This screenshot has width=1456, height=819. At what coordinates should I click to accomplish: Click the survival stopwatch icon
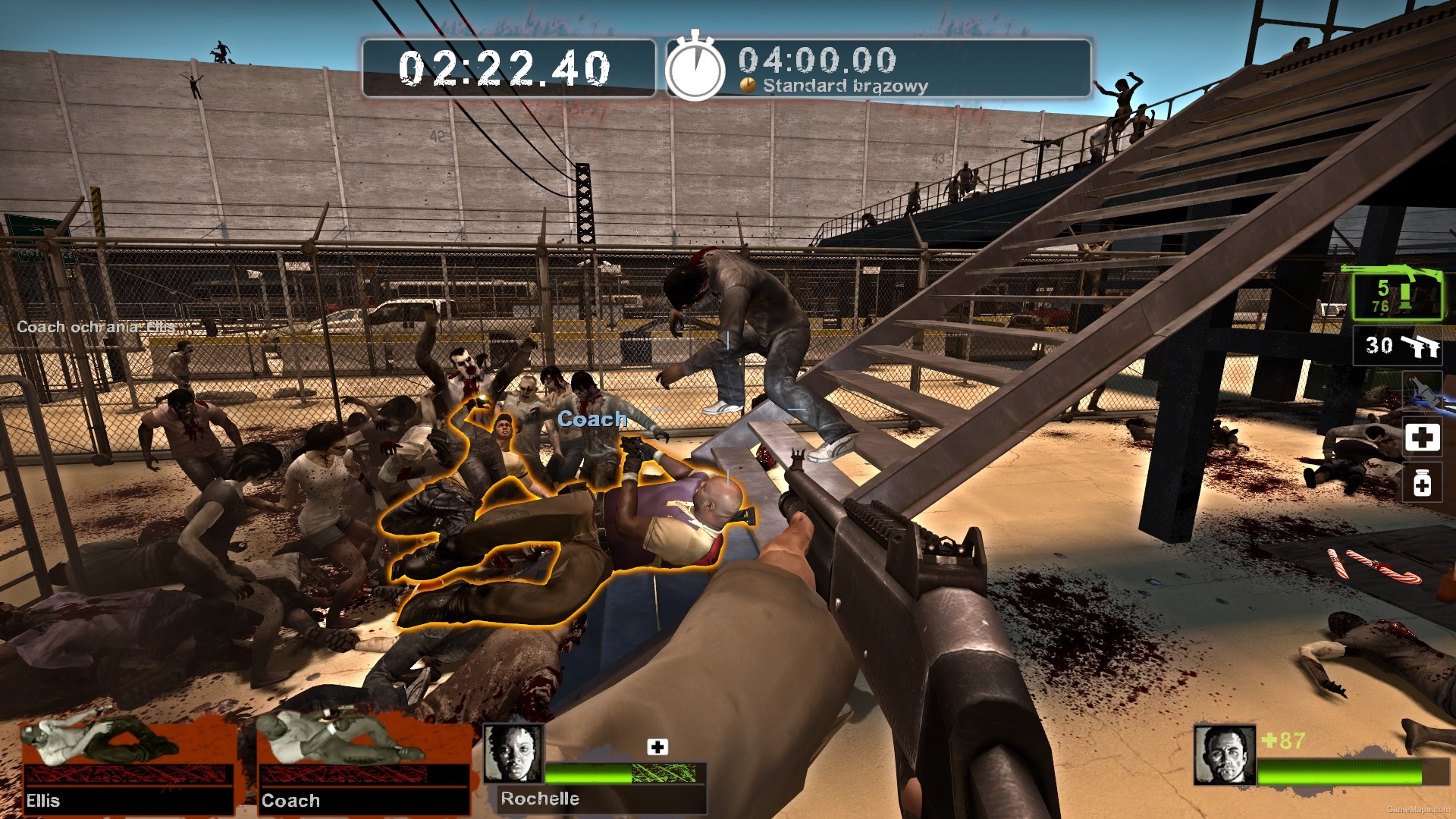coord(695,69)
